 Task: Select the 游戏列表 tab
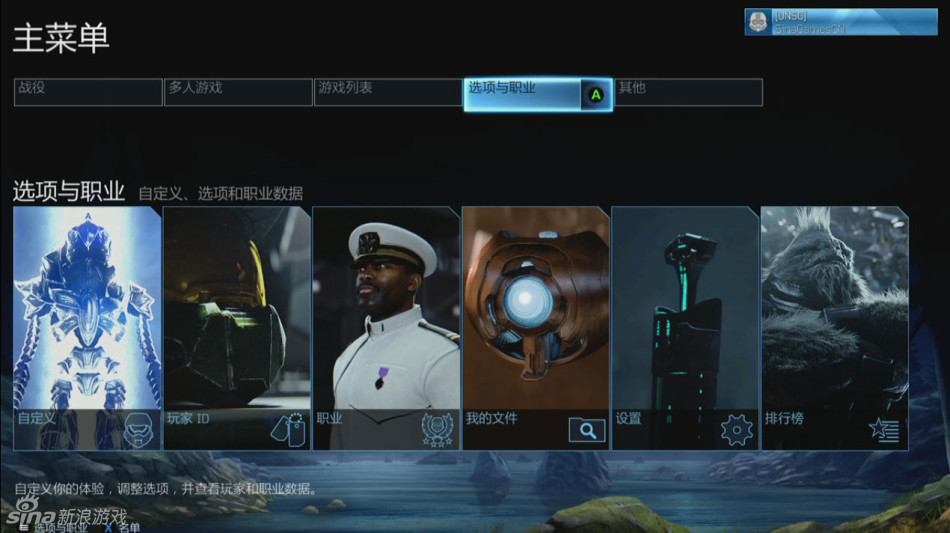(388, 92)
